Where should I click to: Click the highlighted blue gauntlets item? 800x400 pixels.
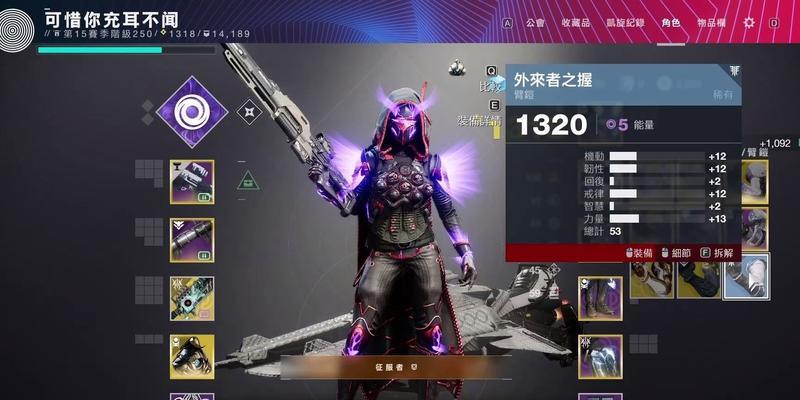tap(746, 276)
